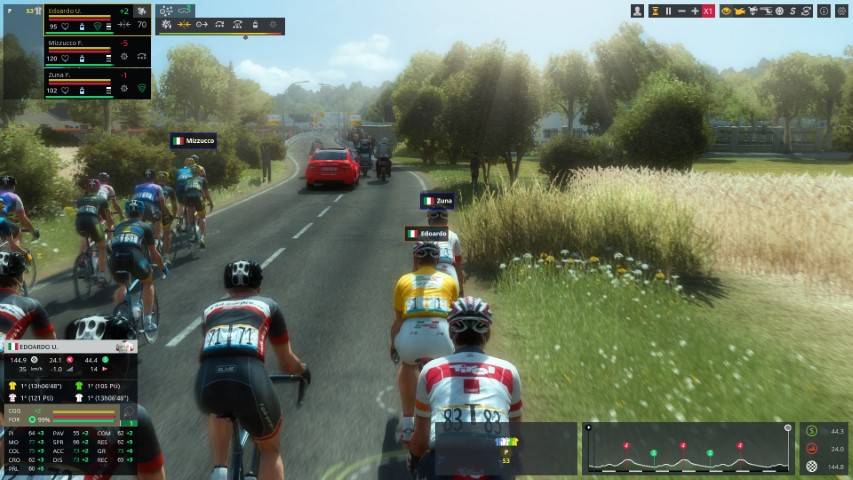
Task: Decrease race speed with the minus button
Action: pos(681,11)
